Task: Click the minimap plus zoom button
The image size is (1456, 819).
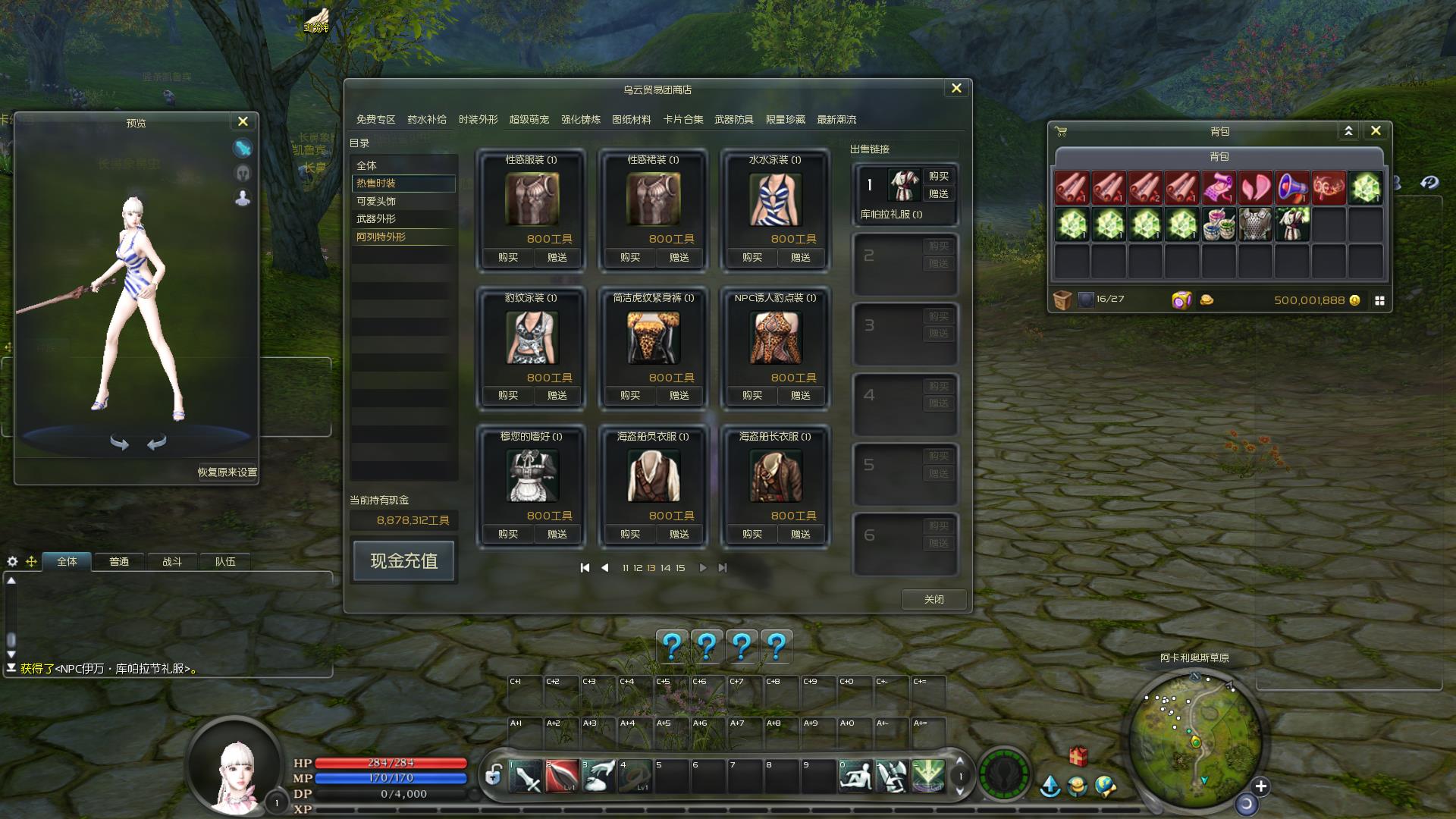Action: click(x=1260, y=786)
